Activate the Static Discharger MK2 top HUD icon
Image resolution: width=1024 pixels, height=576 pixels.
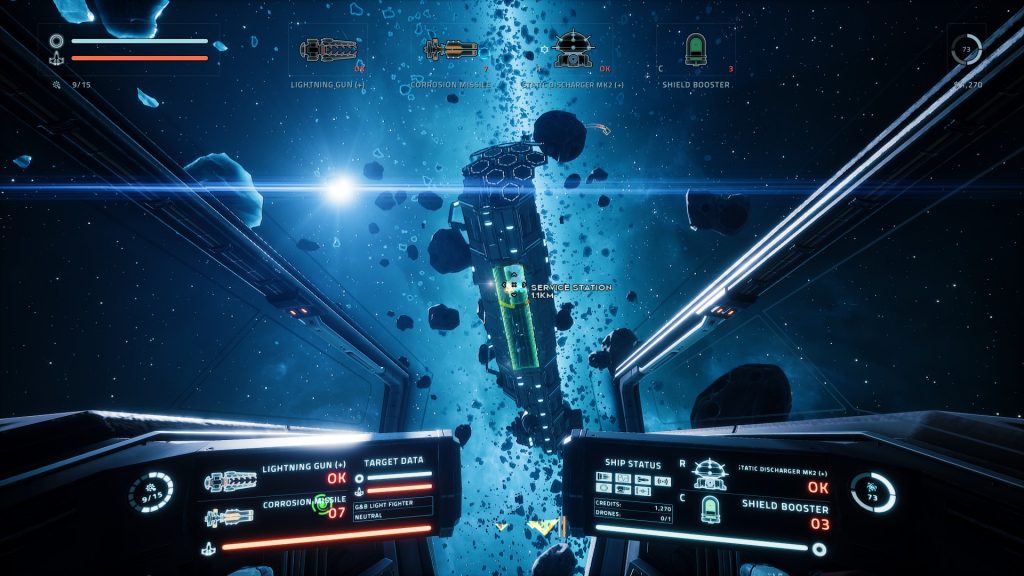573,48
